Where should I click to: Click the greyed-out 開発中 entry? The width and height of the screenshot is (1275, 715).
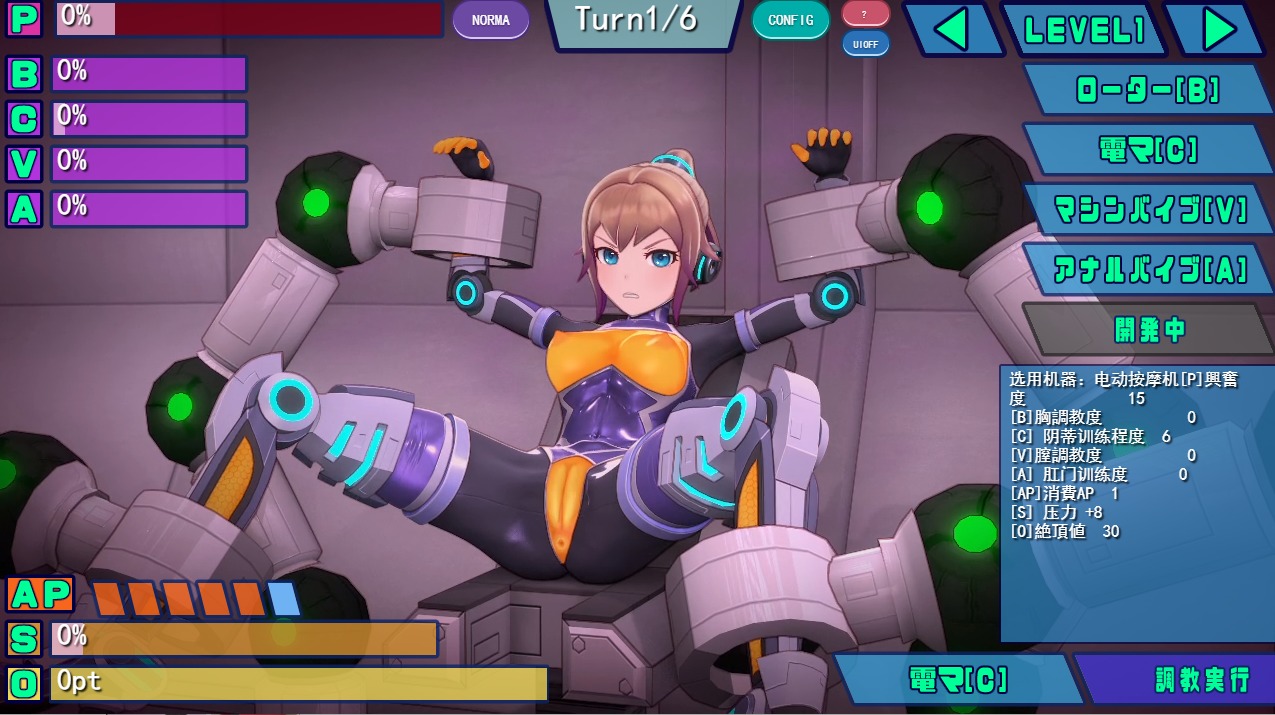[1148, 329]
